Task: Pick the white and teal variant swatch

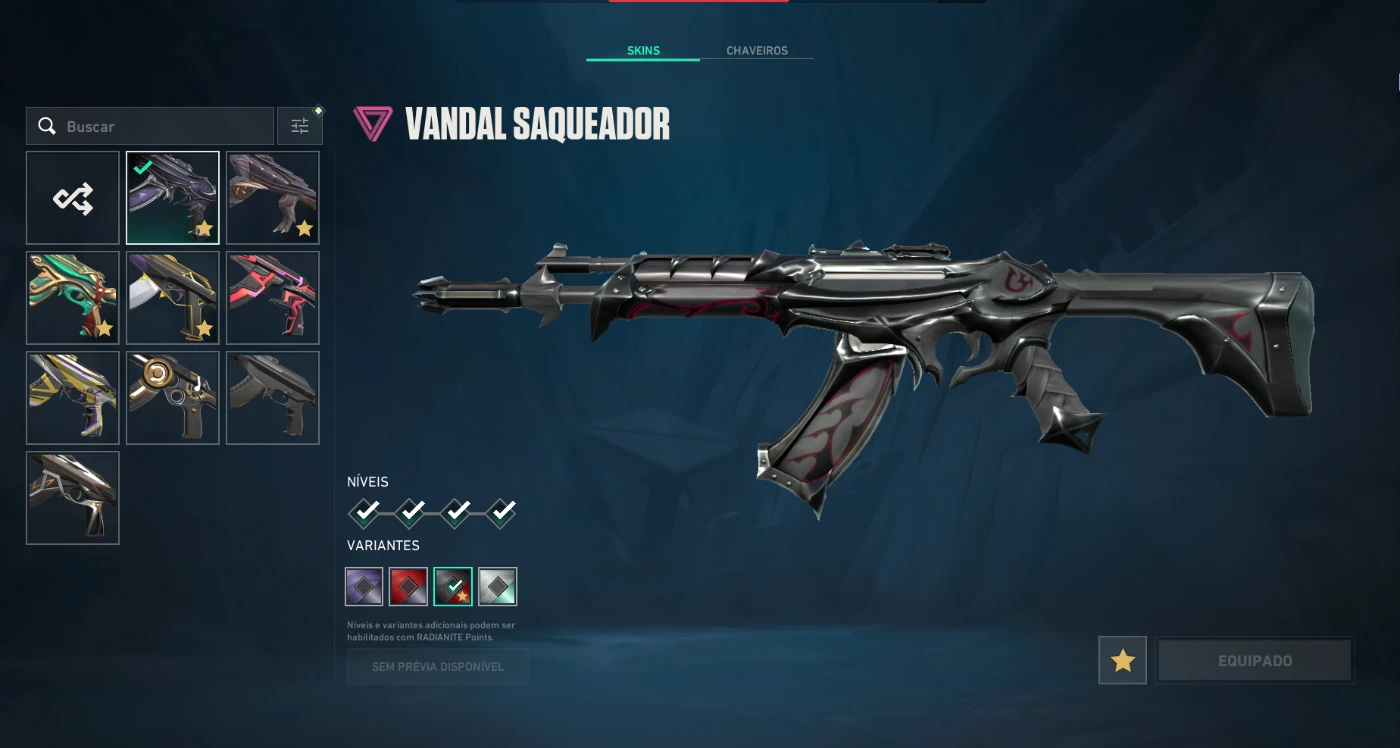Action: 498,587
